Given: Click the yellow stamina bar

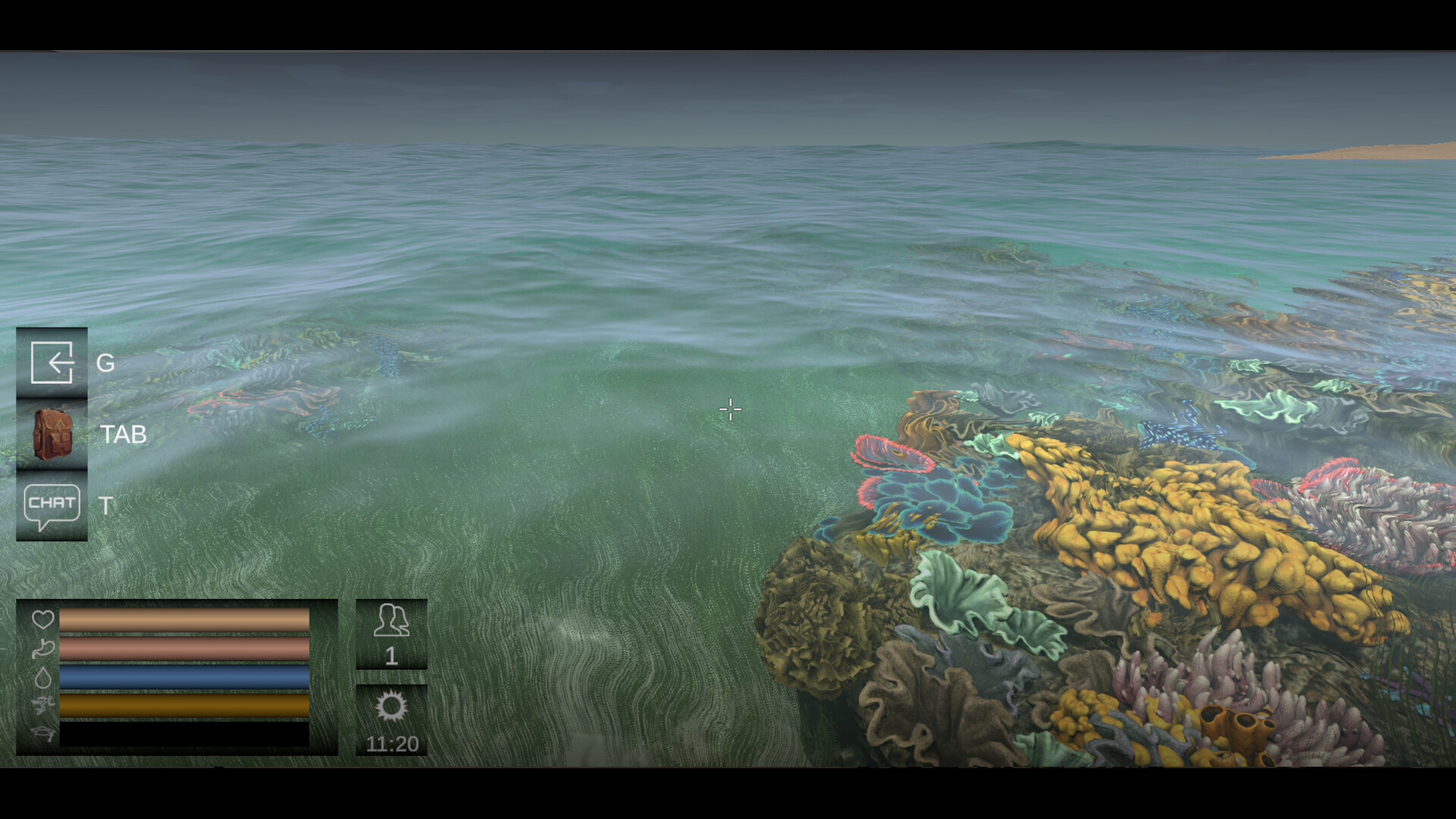Looking at the screenshot, I should (x=184, y=707).
